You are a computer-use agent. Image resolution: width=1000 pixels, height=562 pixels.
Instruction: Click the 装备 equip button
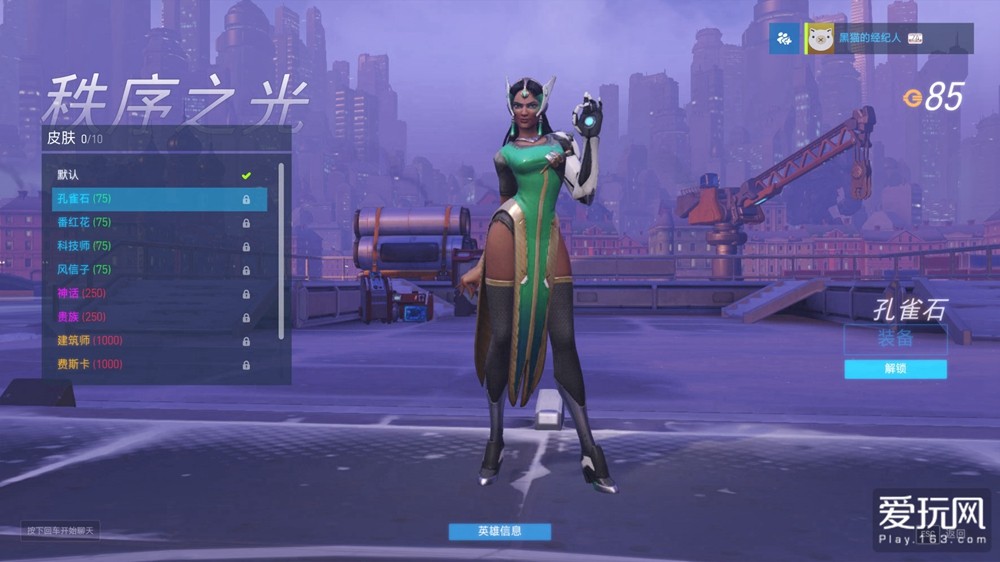[x=895, y=338]
